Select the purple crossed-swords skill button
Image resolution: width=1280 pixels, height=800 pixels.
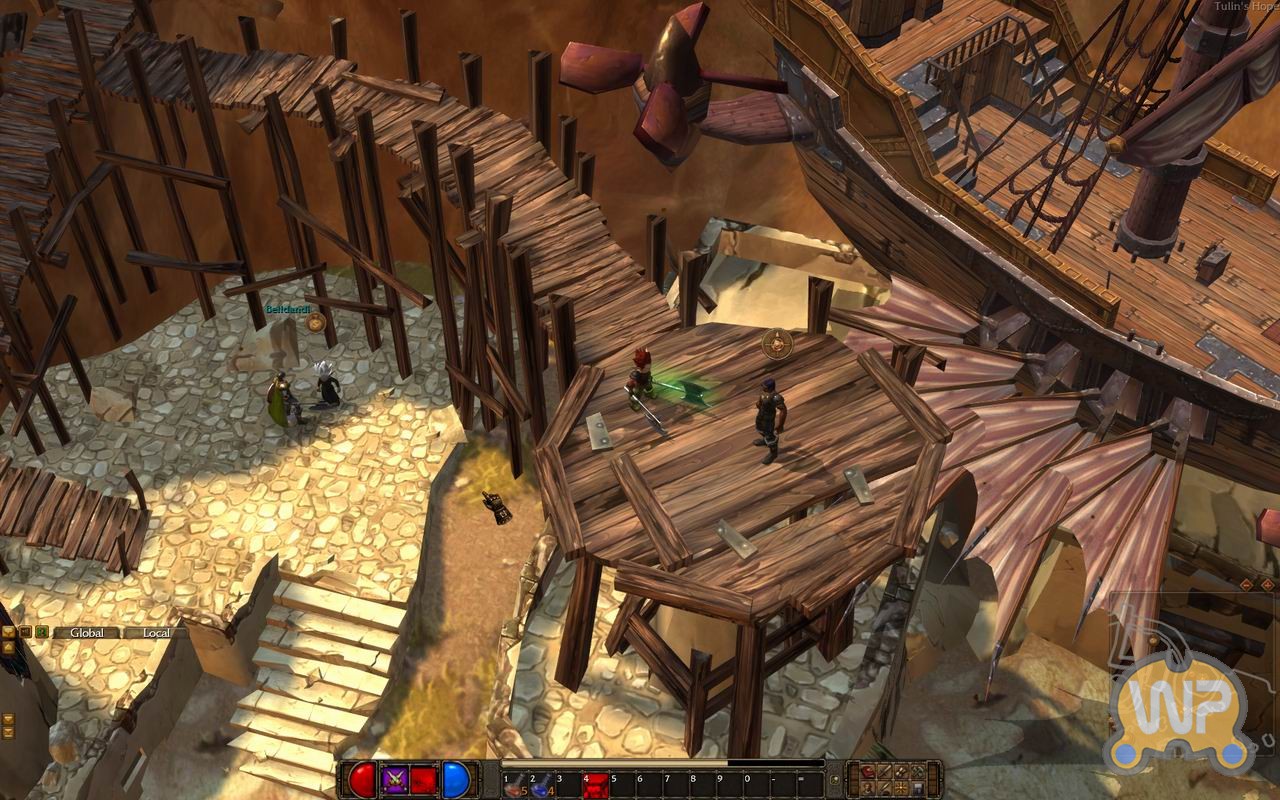(x=394, y=780)
